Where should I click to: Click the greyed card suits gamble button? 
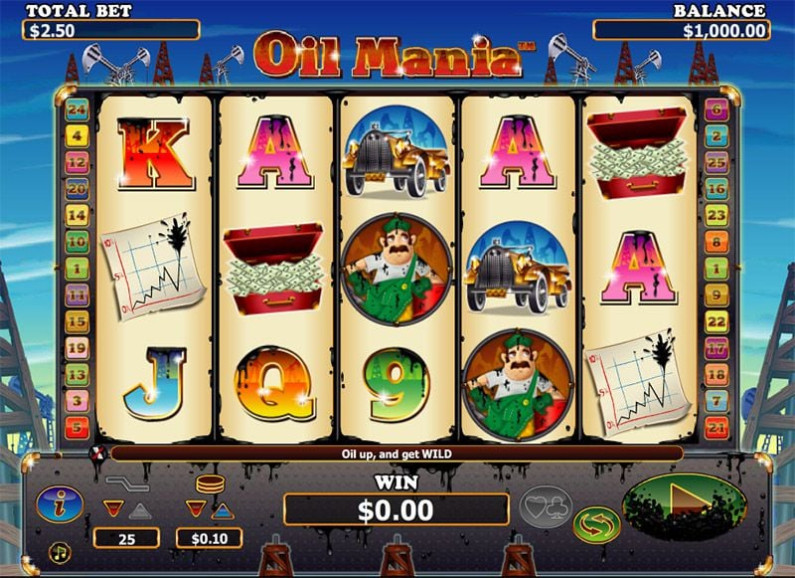click(544, 506)
